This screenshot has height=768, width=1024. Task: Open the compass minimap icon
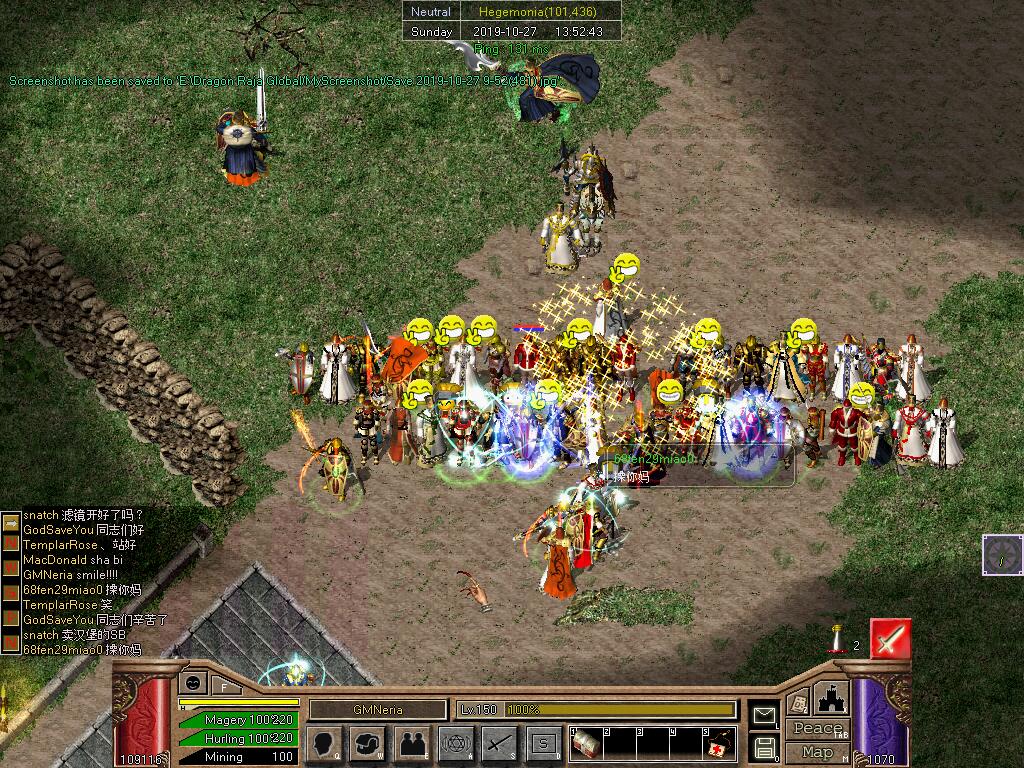point(1002,555)
